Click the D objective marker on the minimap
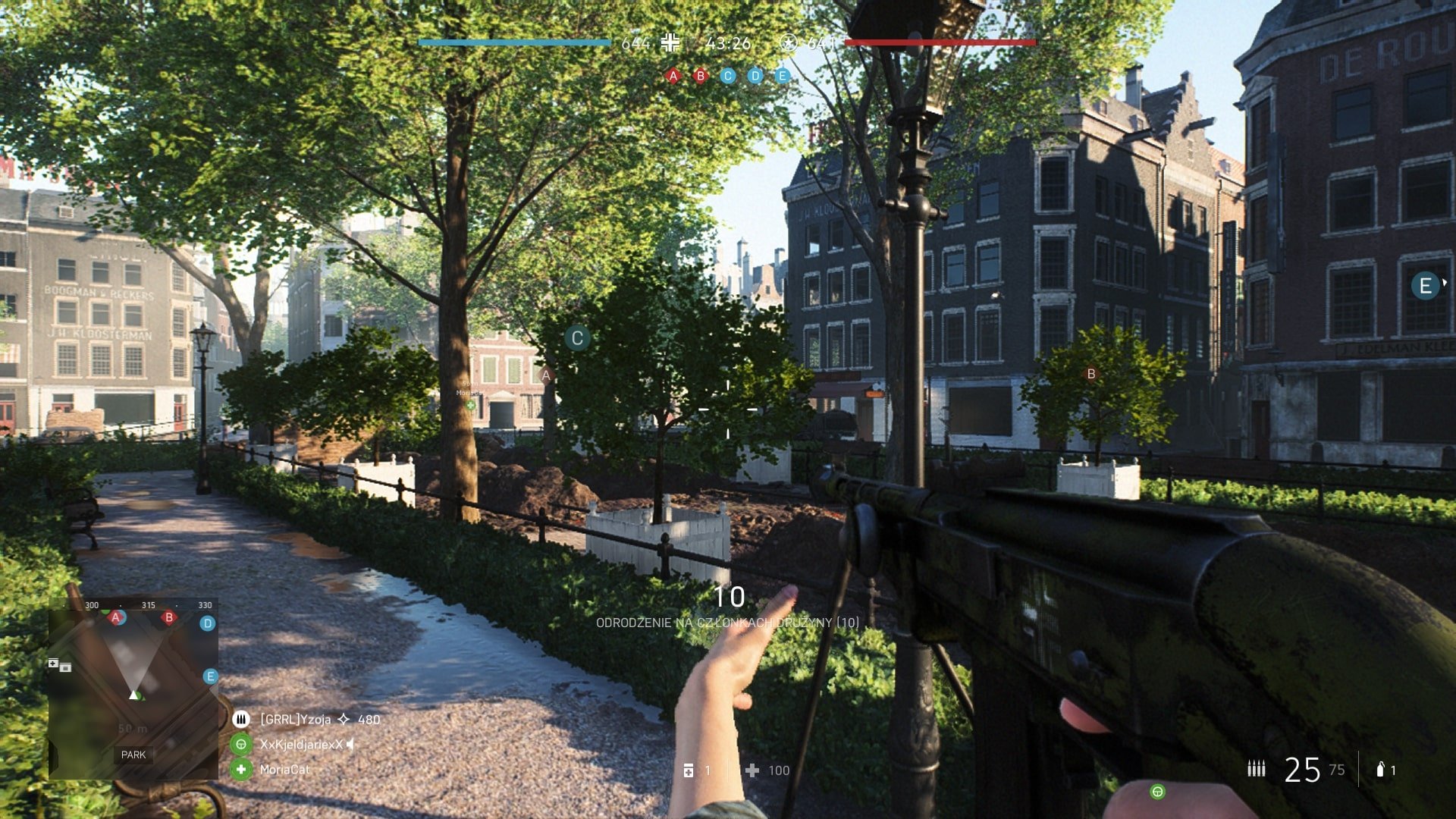This screenshot has height=819, width=1456. pyautogui.click(x=208, y=623)
